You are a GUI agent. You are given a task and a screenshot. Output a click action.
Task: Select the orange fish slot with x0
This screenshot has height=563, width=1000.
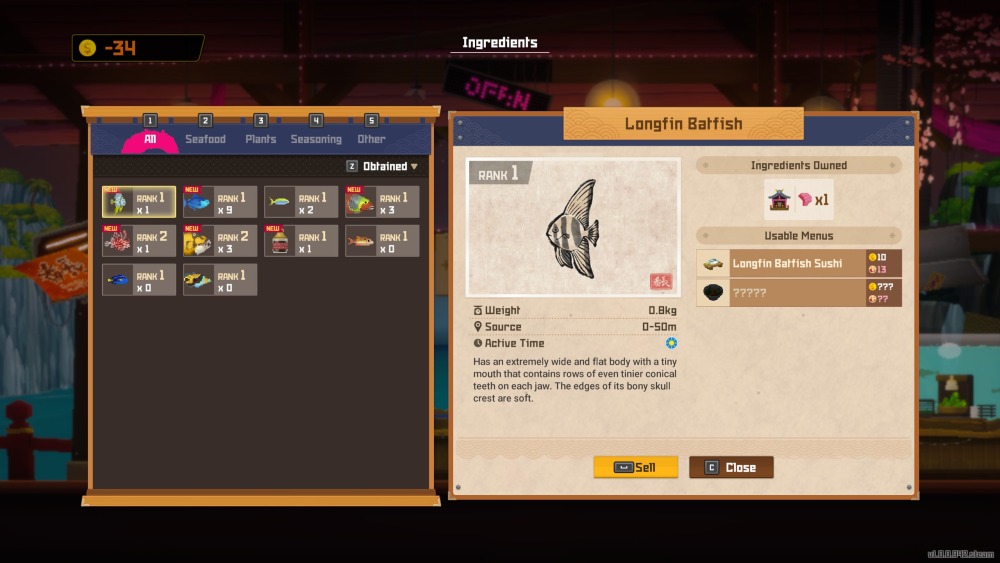pos(381,241)
